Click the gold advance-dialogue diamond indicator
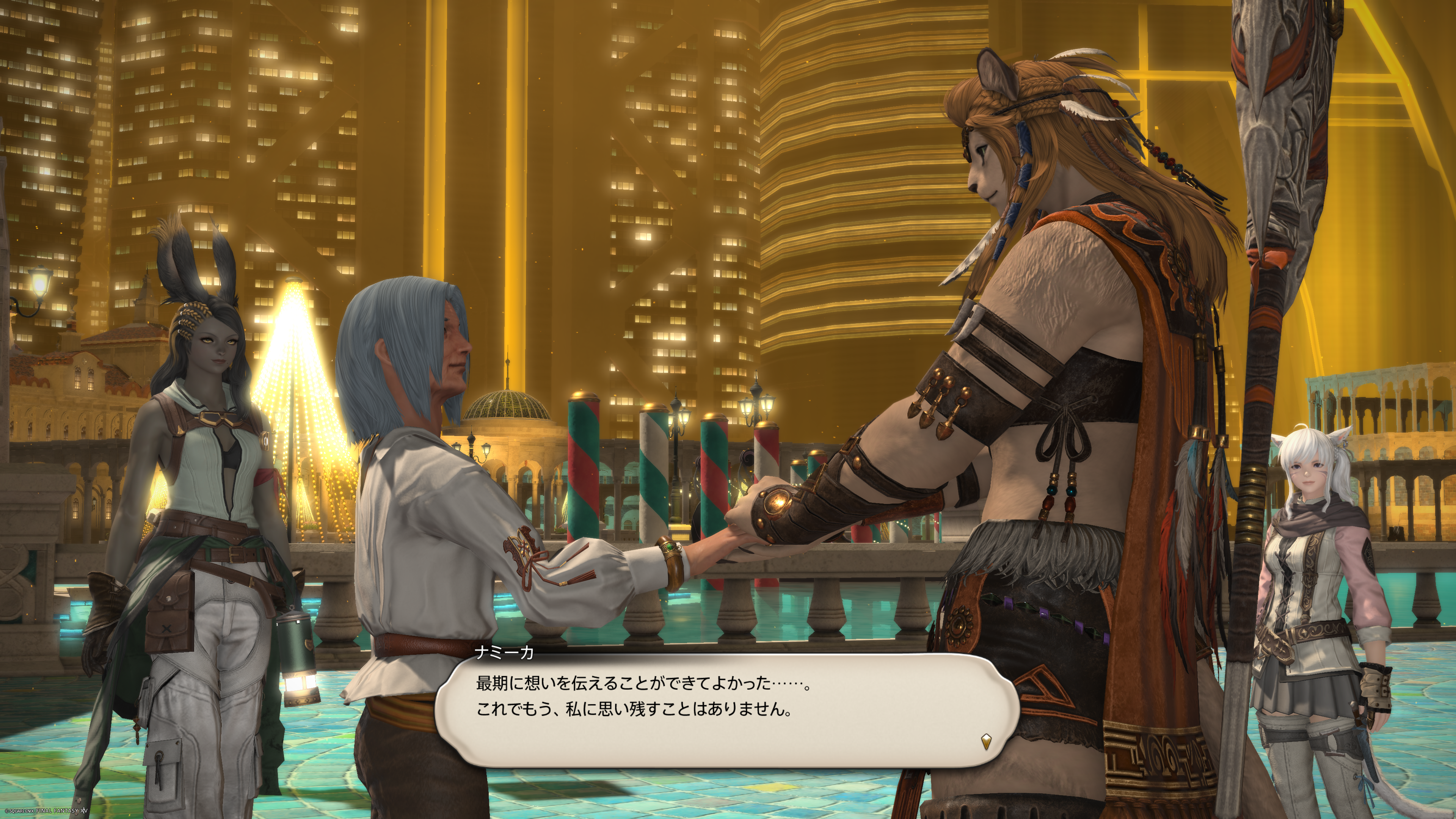Image resolution: width=1456 pixels, height=819 pixels. click(x=986, y=741)
